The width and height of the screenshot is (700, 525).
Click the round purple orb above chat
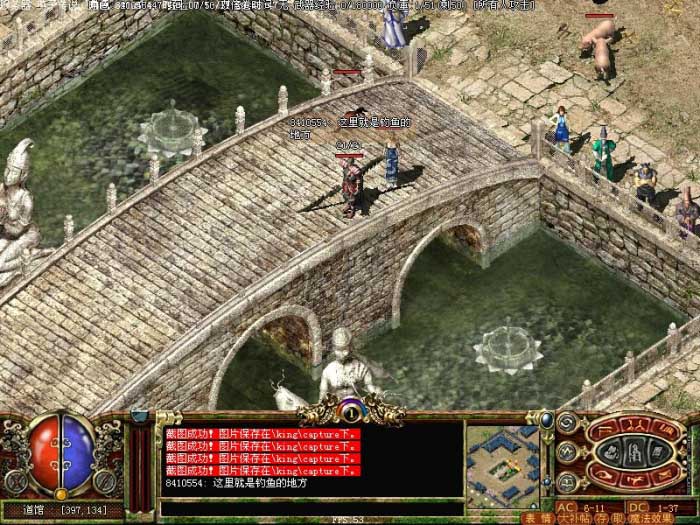(350, 410)
